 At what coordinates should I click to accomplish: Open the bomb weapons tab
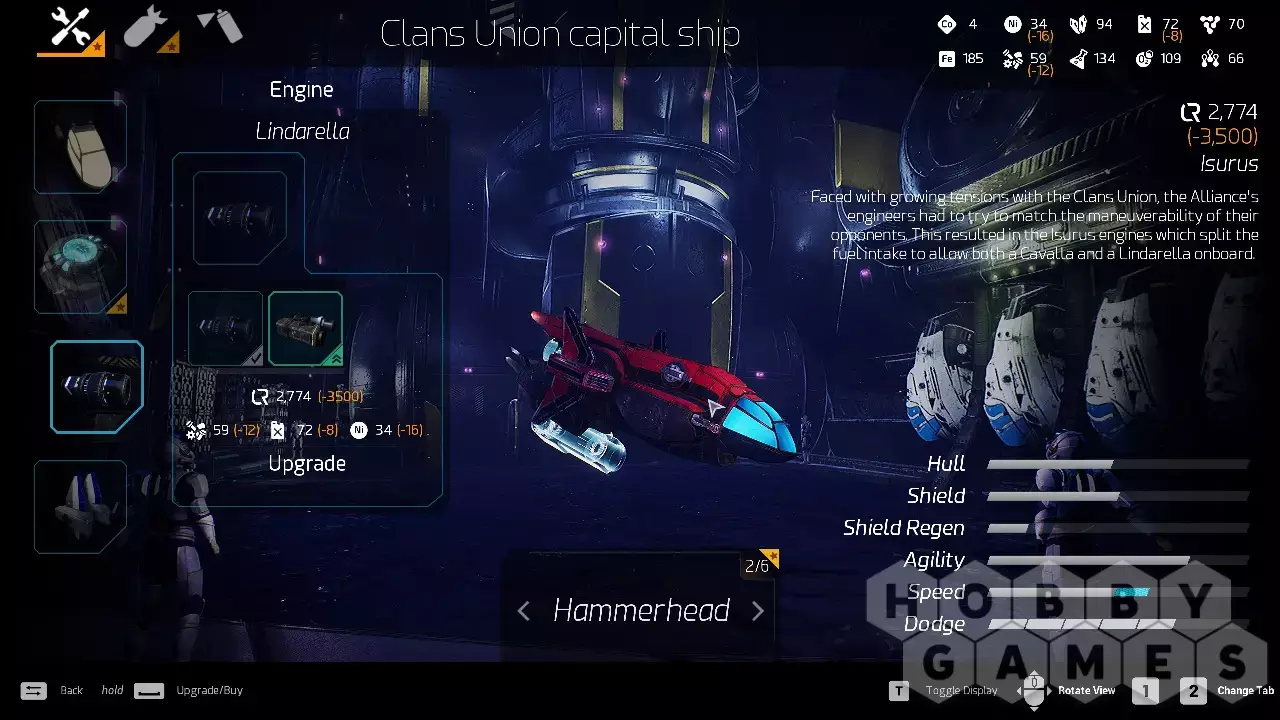[150, 28]
